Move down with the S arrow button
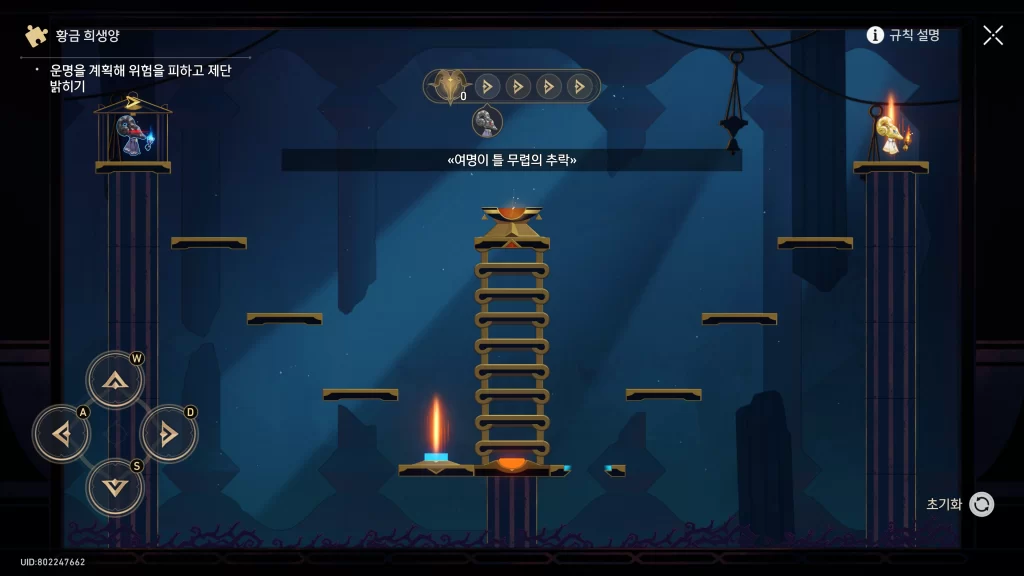 (x=115, y=487)
